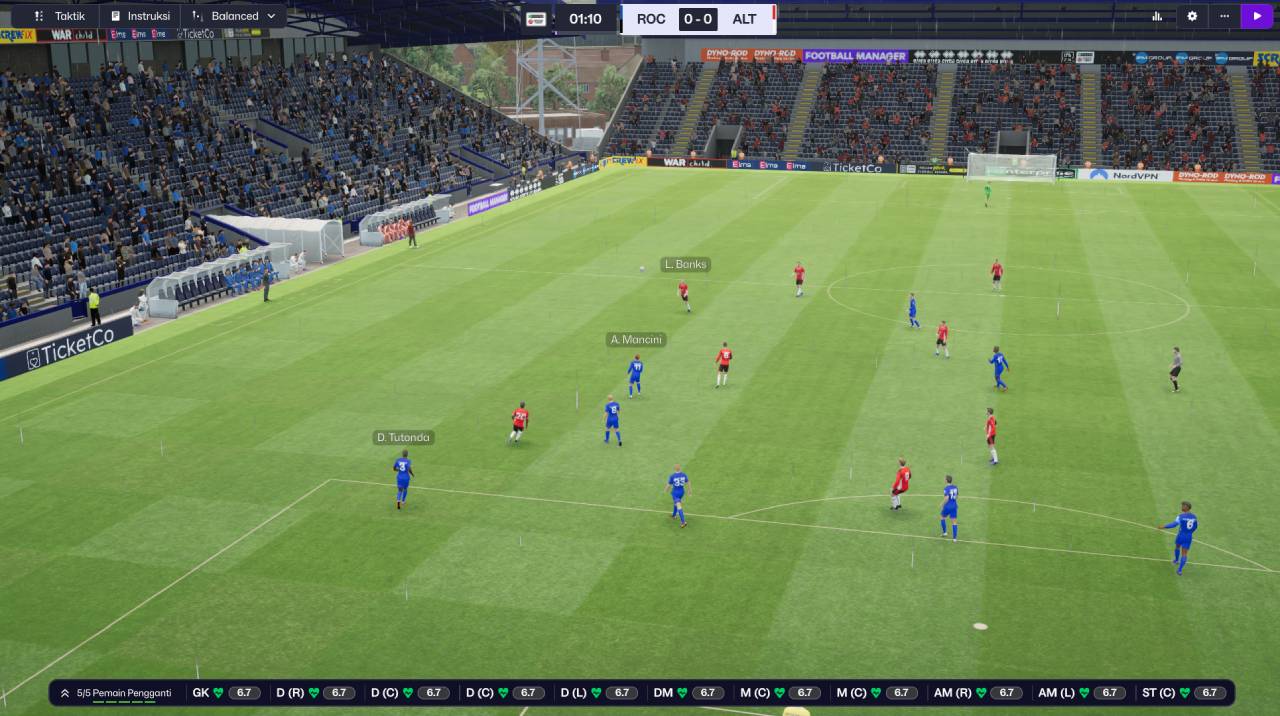Open the Balanced mentality dropdown

[x=234, y=16]
